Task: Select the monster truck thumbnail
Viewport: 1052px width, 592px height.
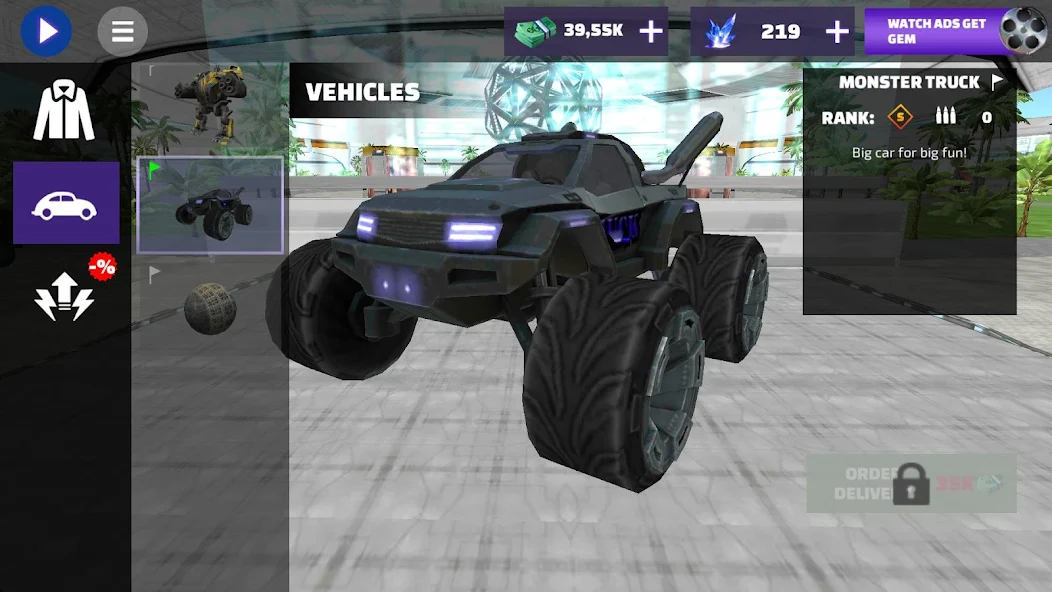Action: (x=210, y=206)
